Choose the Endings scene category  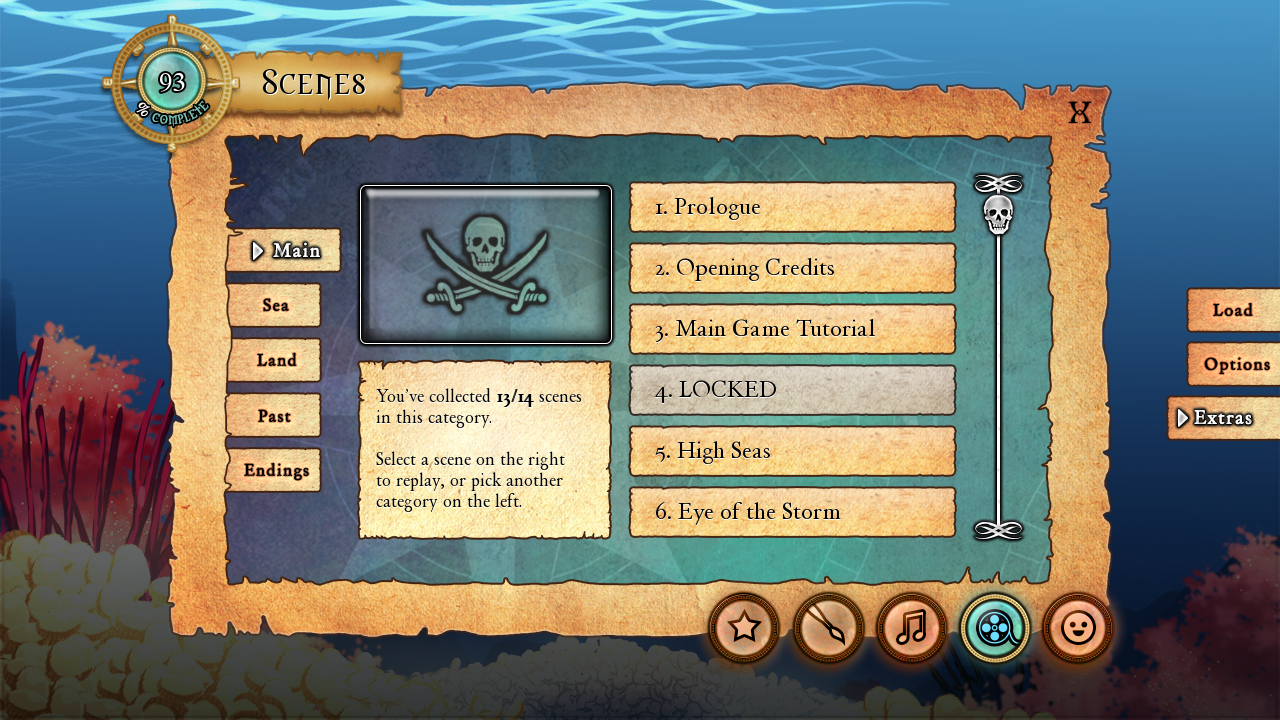click(274, 470)
